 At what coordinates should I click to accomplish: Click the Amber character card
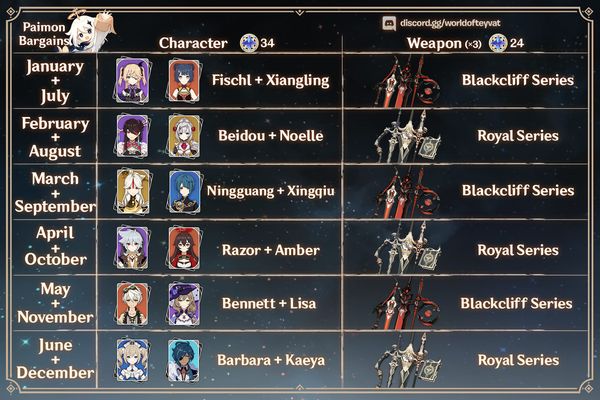click(x=184, y=246)
